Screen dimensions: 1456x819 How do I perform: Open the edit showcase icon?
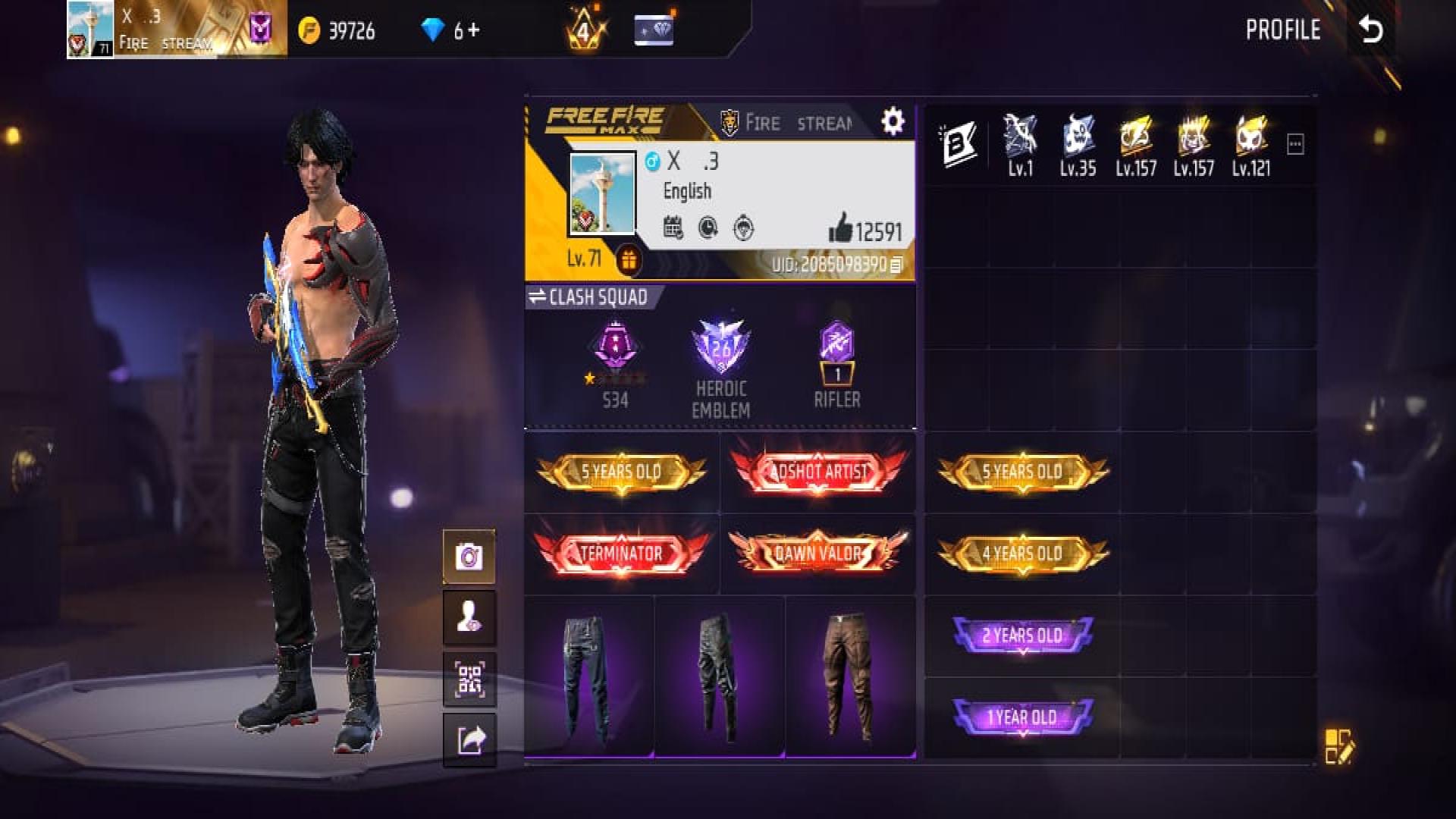1338,746
